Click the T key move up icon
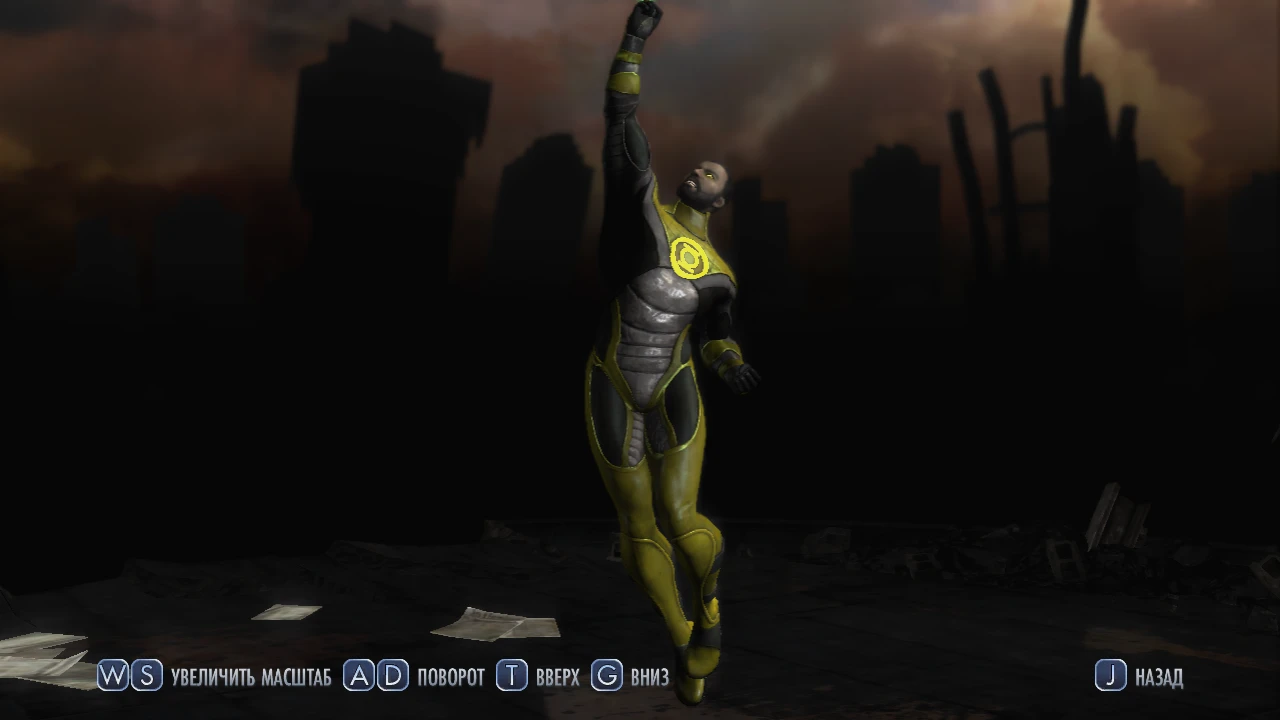The height and width of the screenshot is (720, 1280). coord(510,676)
